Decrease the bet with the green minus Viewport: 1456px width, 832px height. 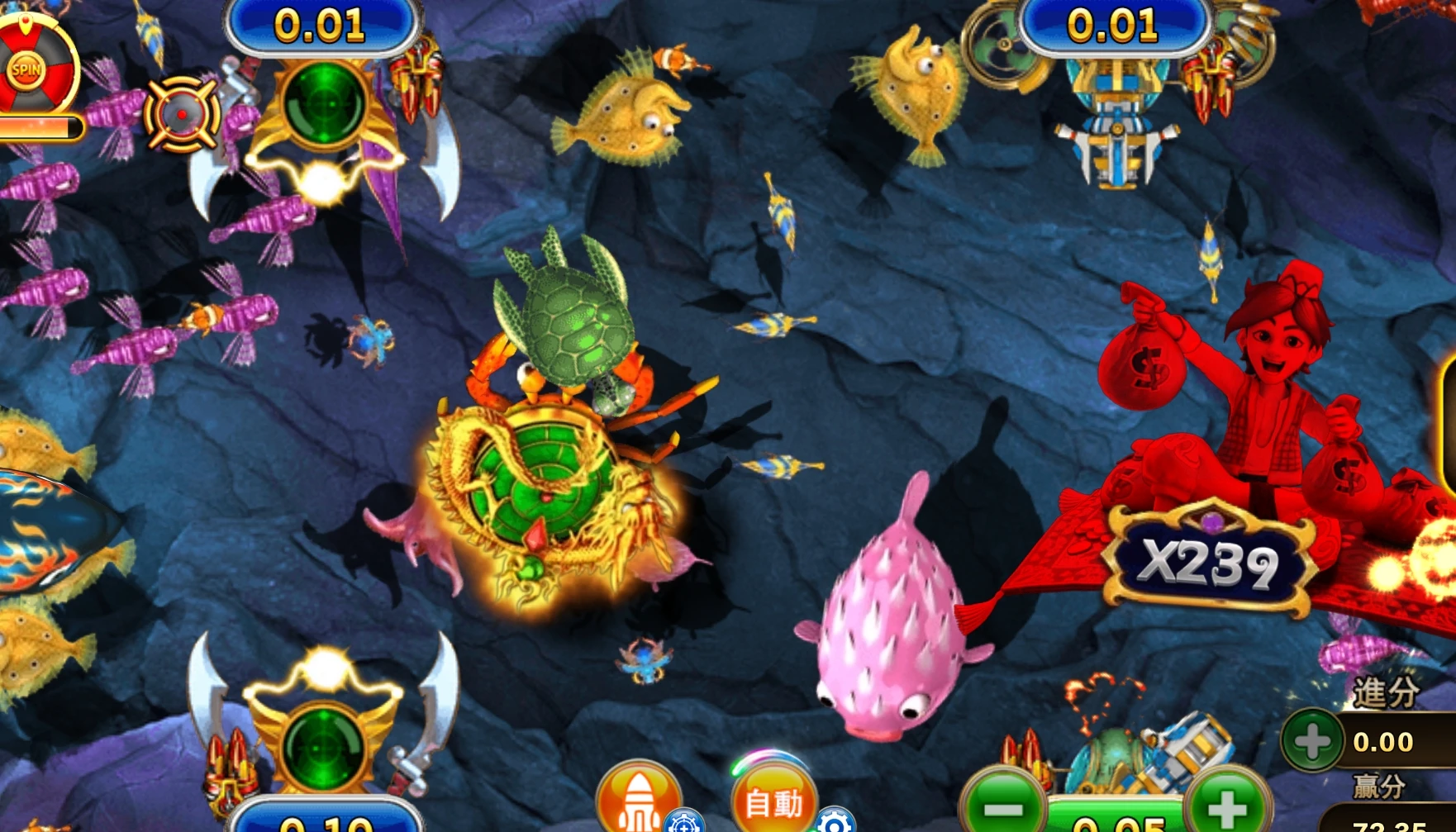1004,803
